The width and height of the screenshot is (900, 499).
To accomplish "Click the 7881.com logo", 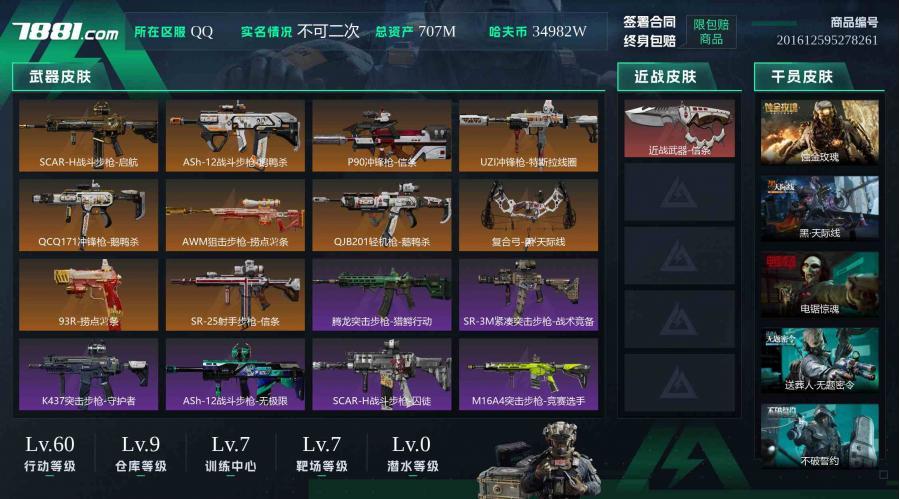I will pyautogui.click(x=65, y=32).
